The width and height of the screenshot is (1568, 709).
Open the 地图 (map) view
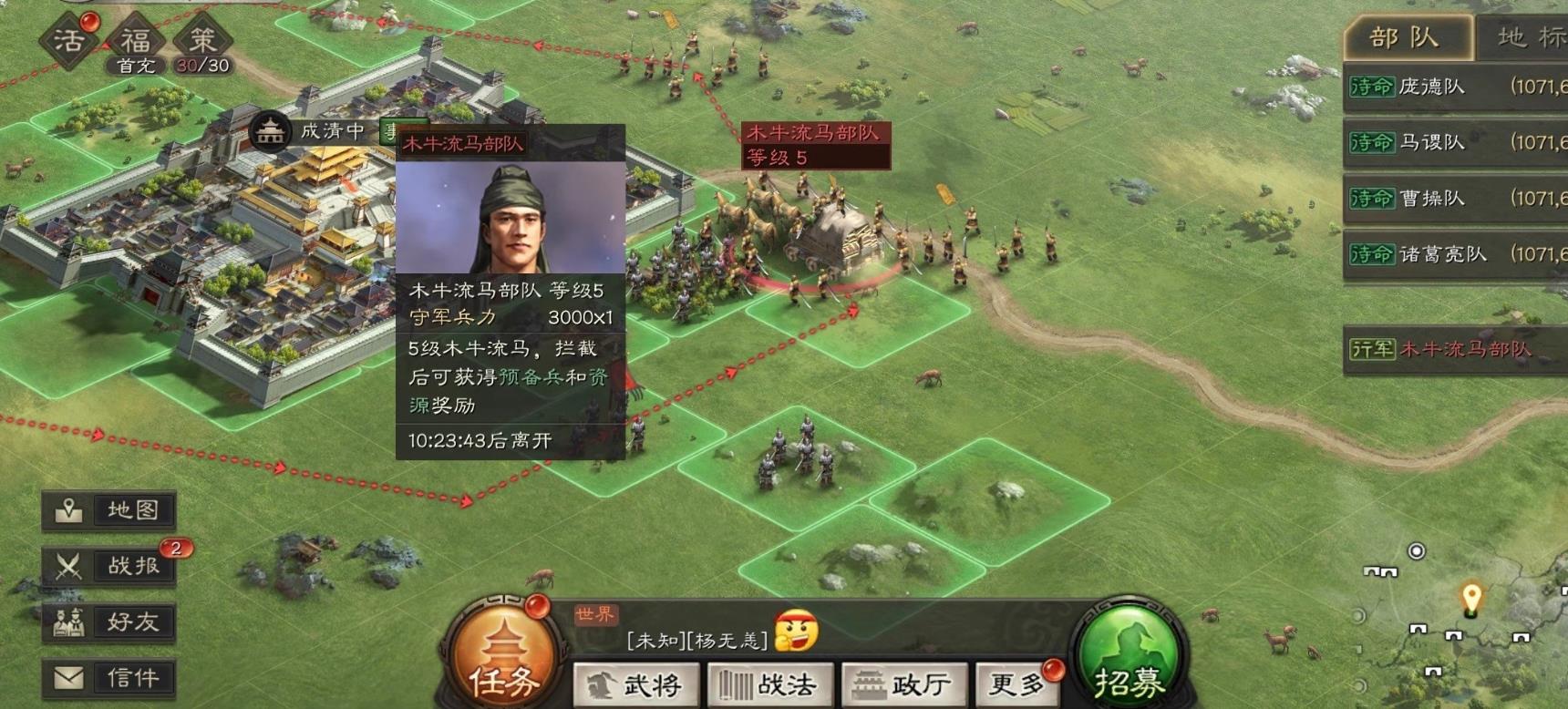pyautogui.click(x=108, y=510)
